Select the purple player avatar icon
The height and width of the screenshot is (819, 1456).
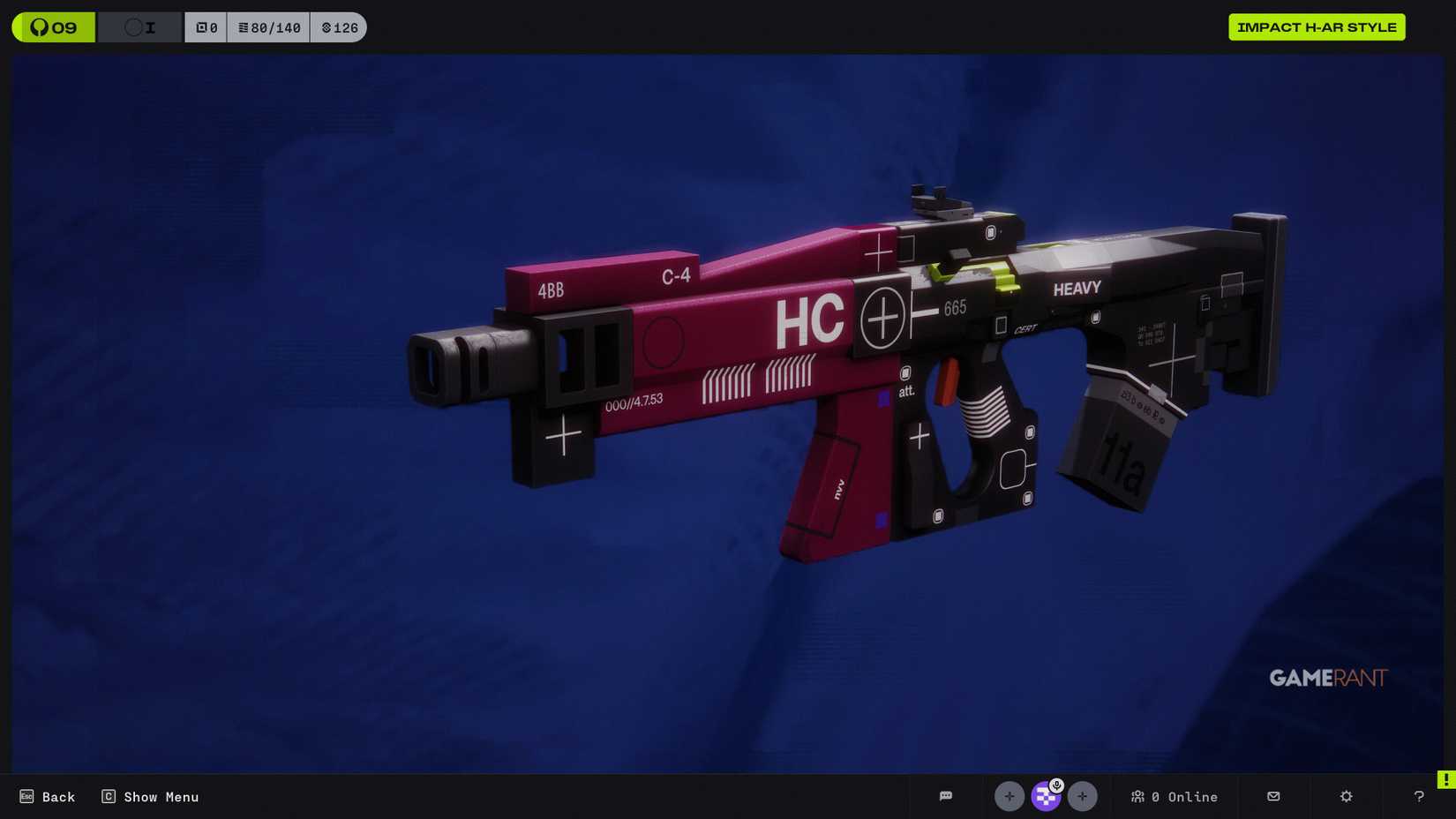1046,797
